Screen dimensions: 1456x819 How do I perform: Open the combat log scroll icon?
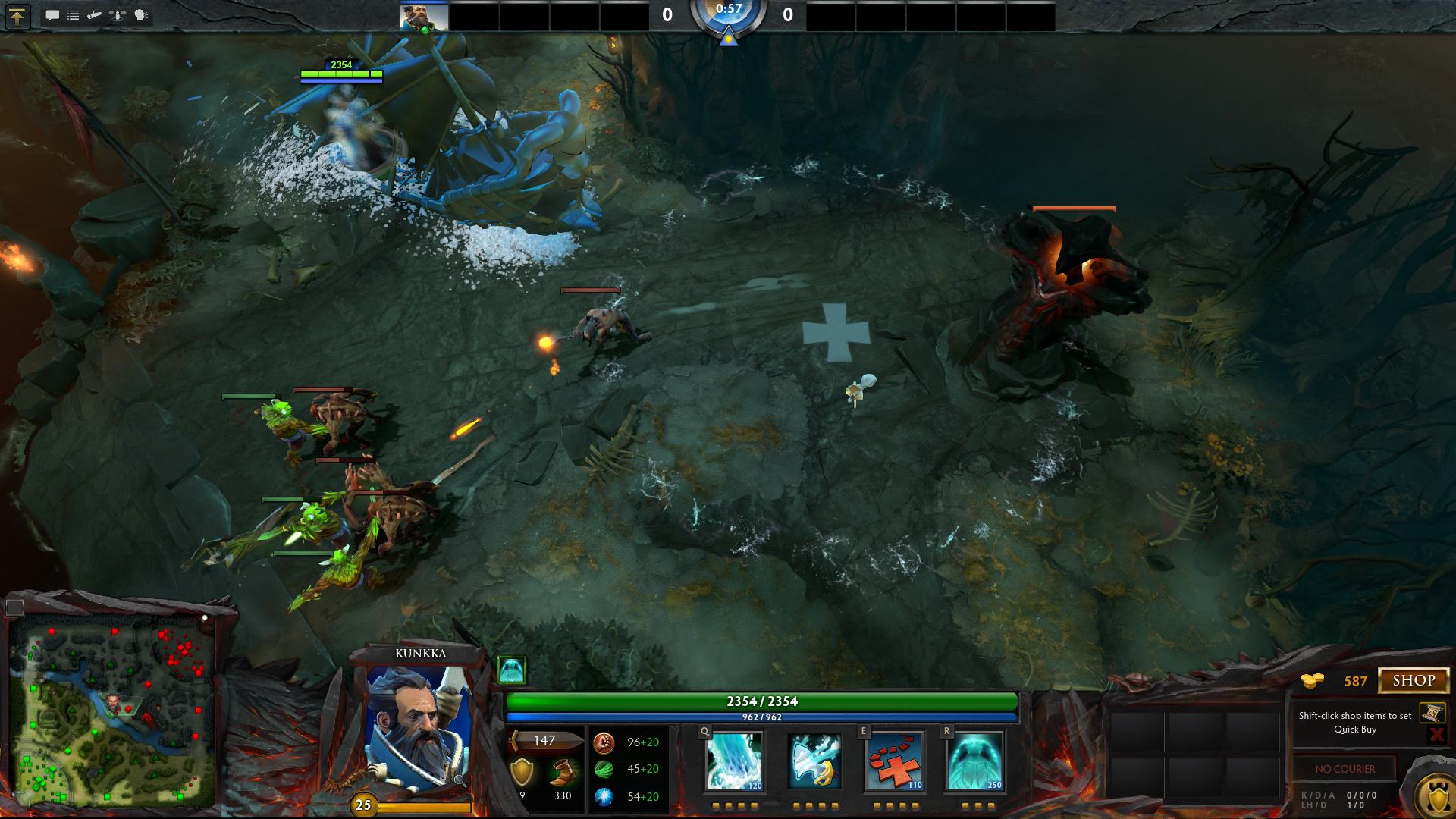[95, 15]
